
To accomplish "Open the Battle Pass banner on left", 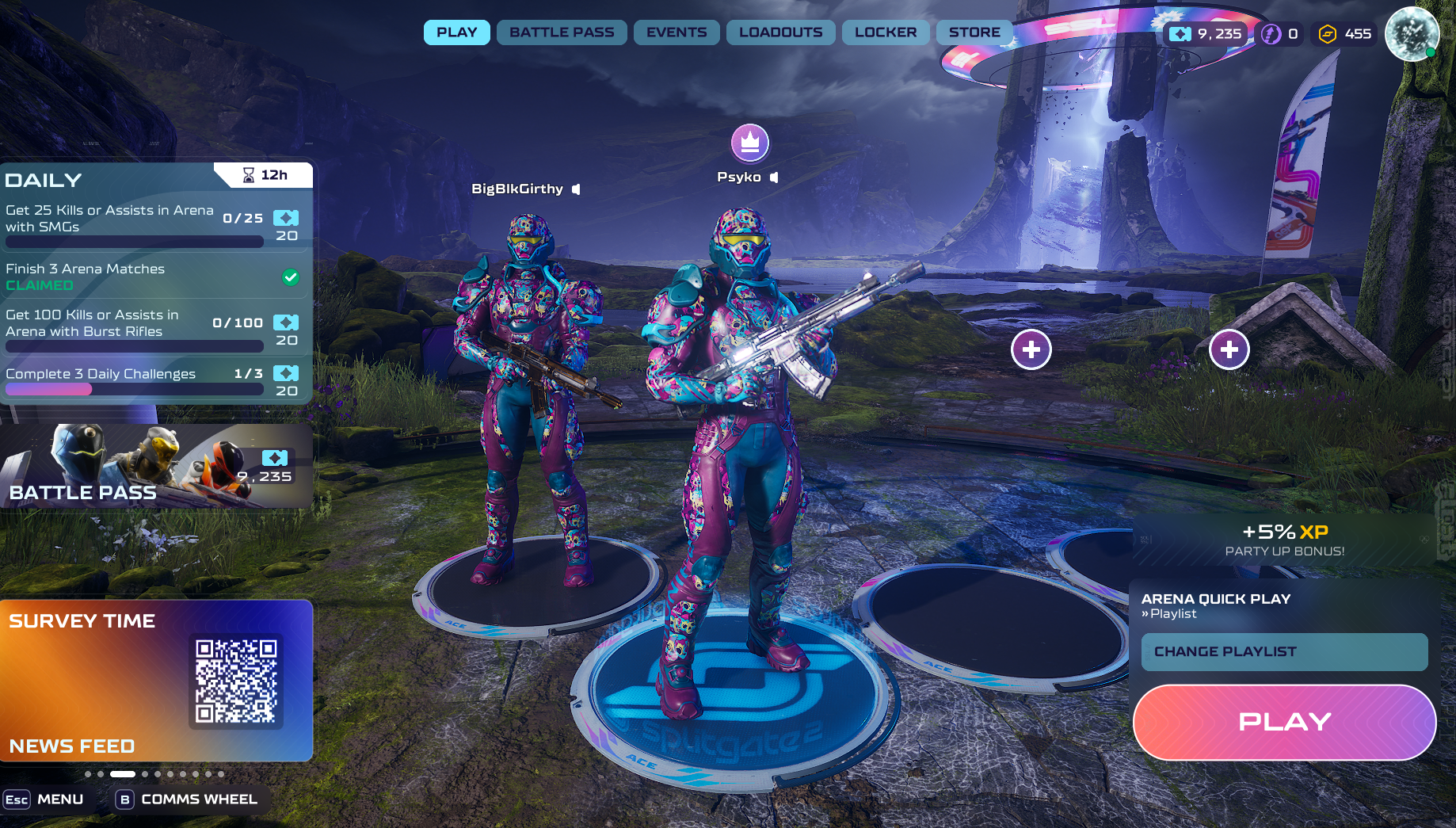I will click(x=156, y=466).
